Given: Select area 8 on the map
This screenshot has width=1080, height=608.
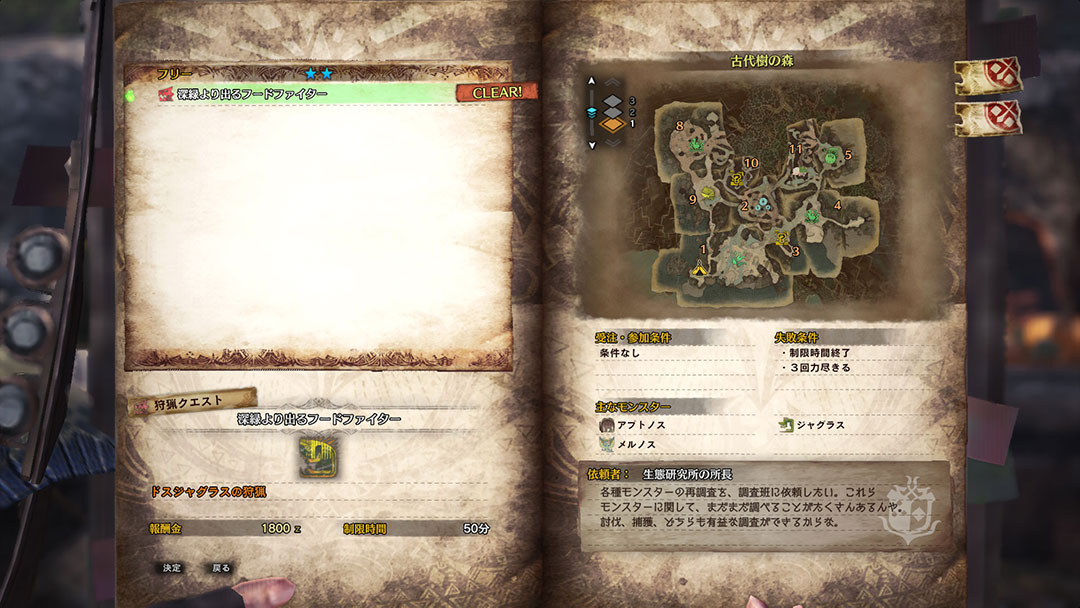Looking at the screenshot, I should coord(680,126).
